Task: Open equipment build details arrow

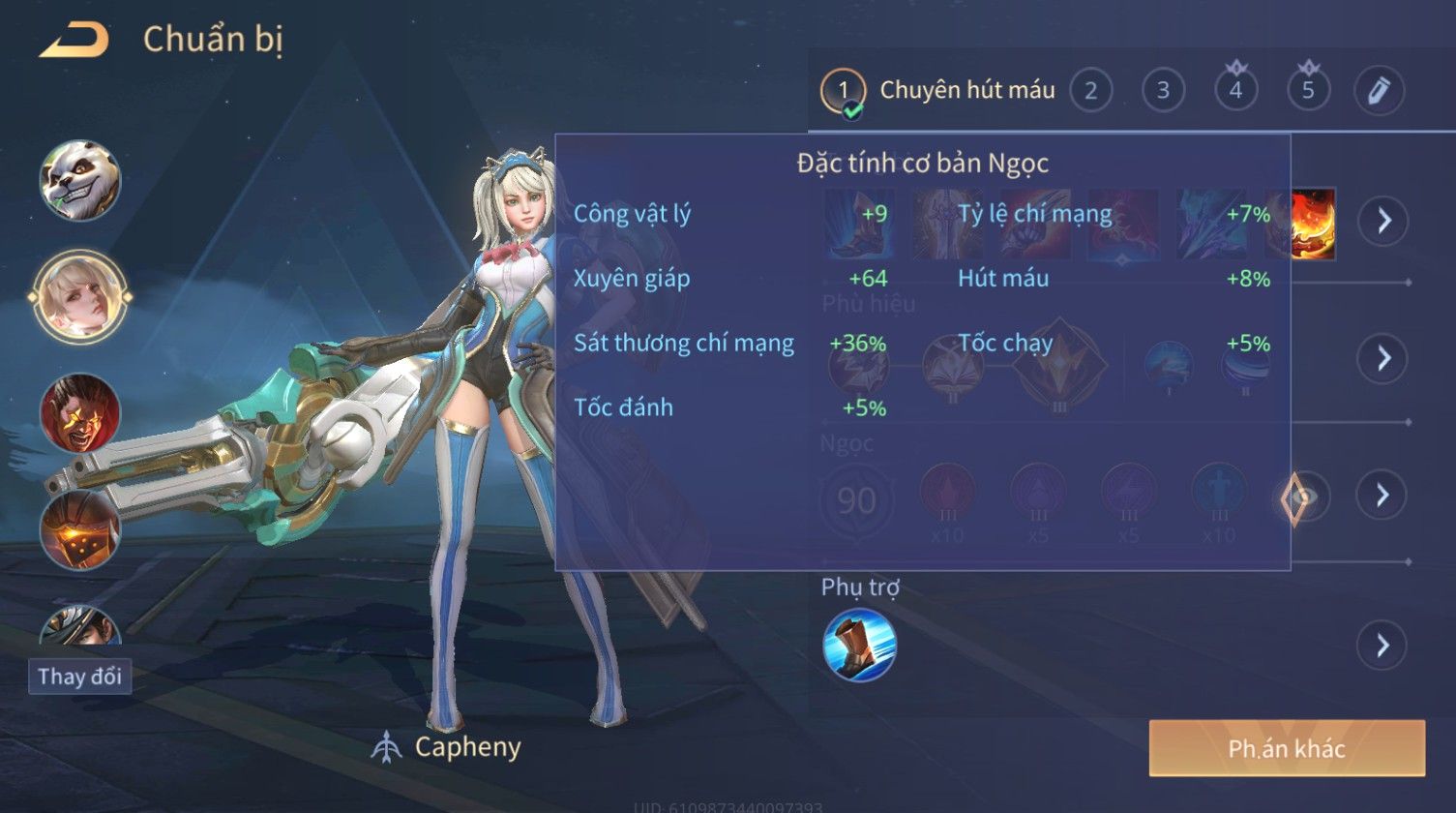Action: 1382,222
